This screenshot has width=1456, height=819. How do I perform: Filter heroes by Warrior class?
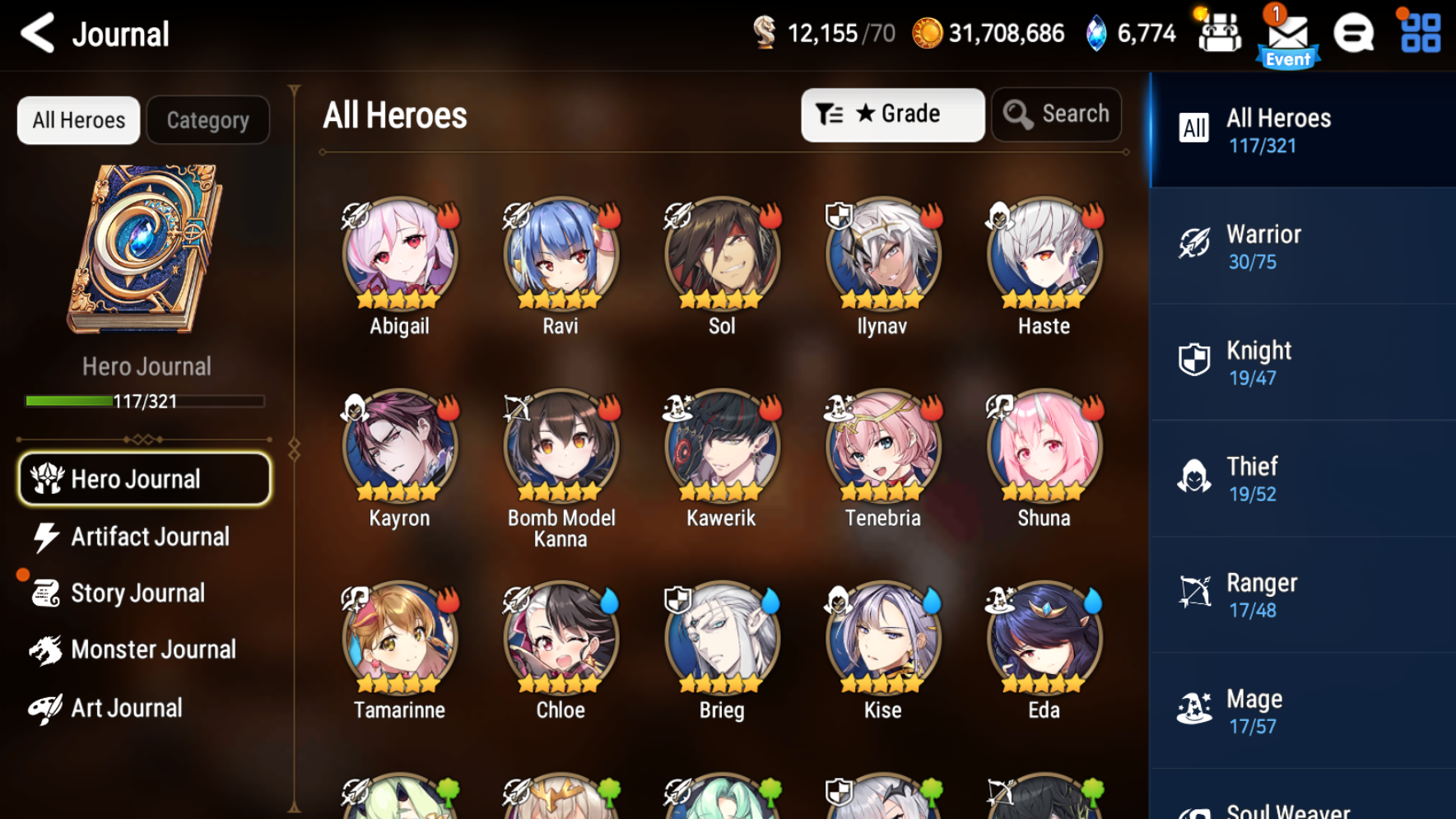1302,246
